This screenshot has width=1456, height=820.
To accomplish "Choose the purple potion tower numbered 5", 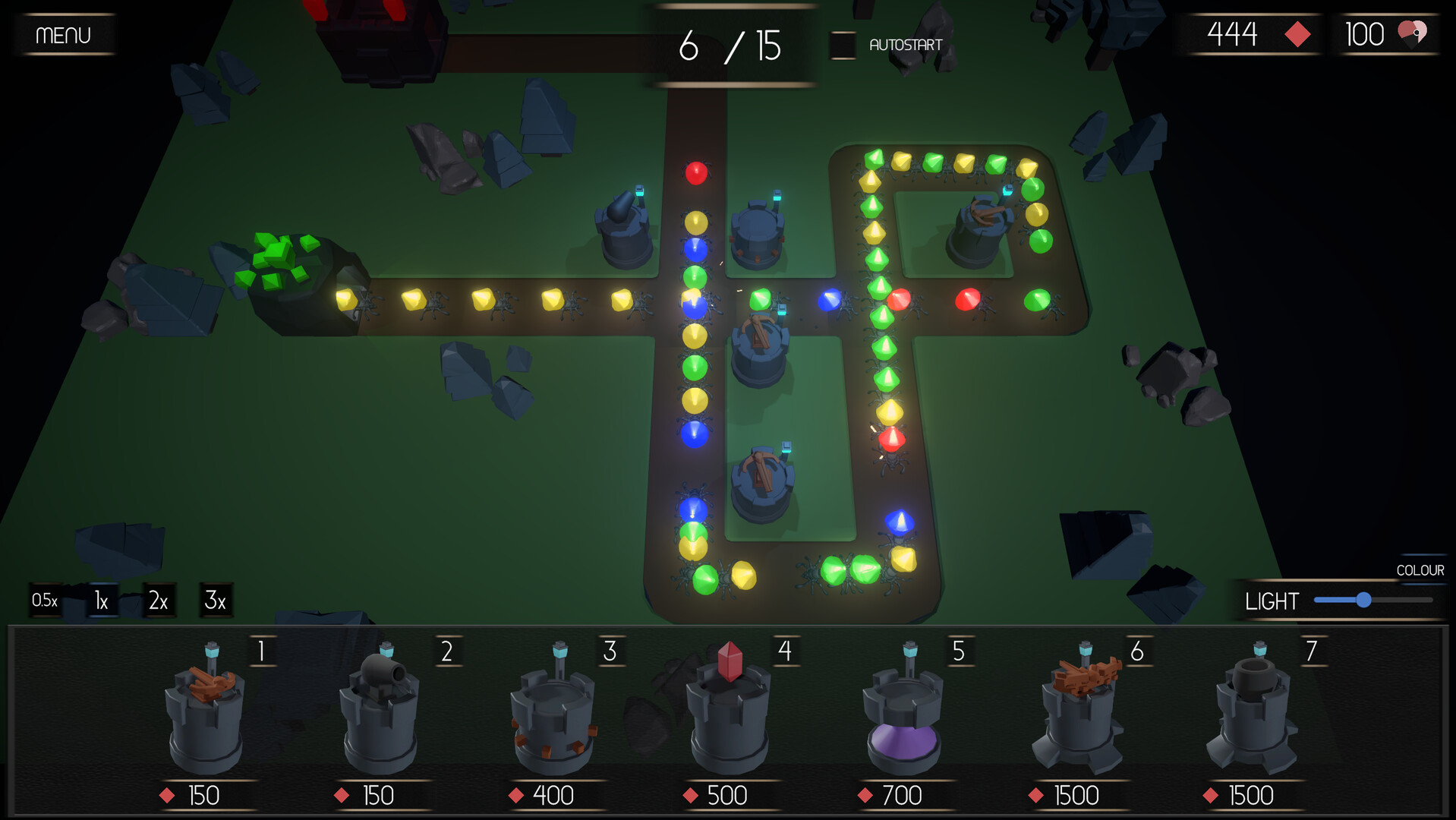I will click(905, 717).
